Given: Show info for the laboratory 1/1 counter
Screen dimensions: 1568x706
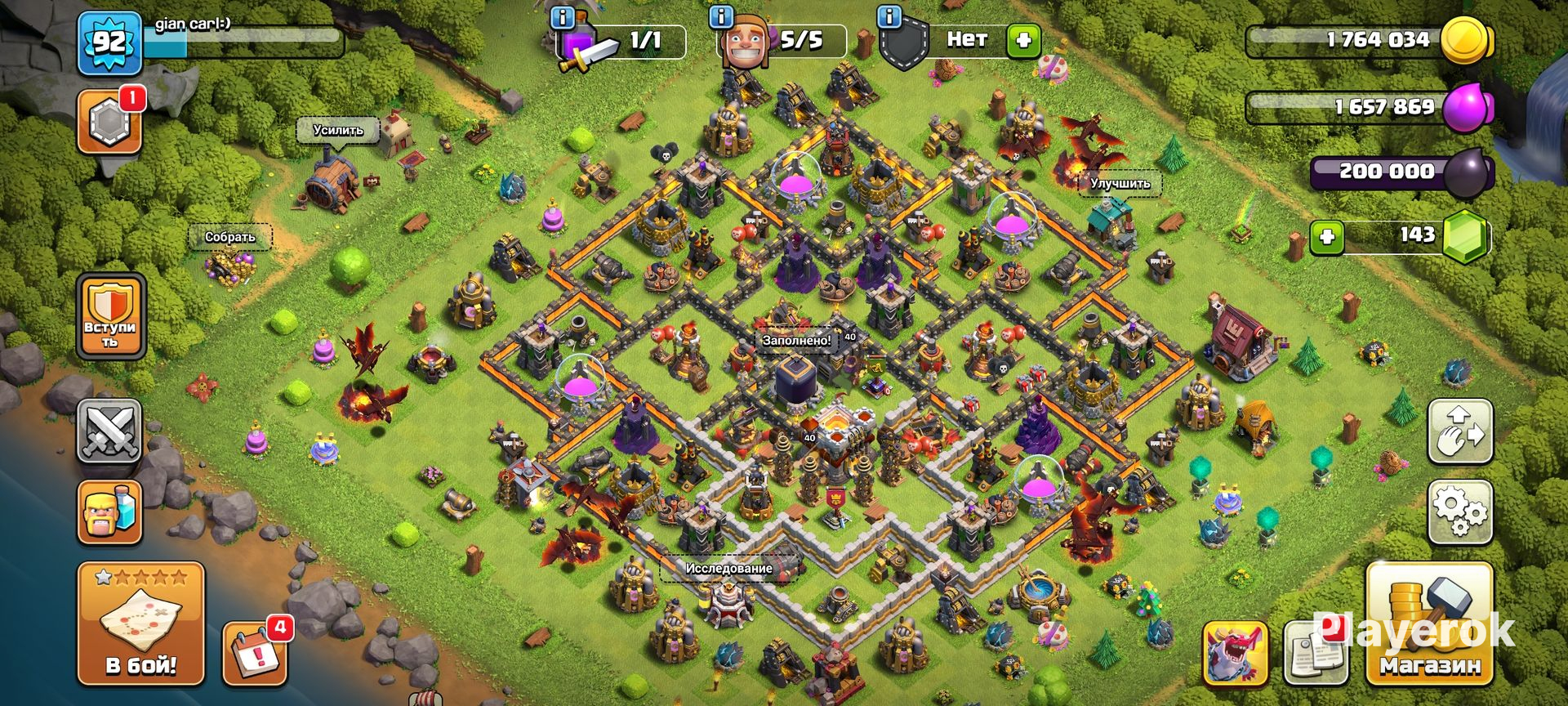Looking at the screenshot, I should click(x=563, y=16).
